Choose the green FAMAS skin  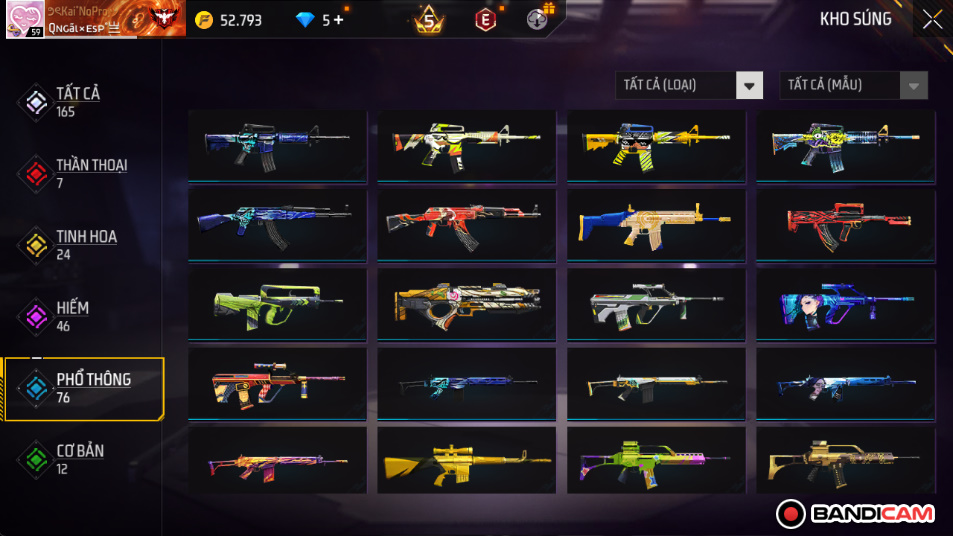pyautogui.click(x=276, y=304)
